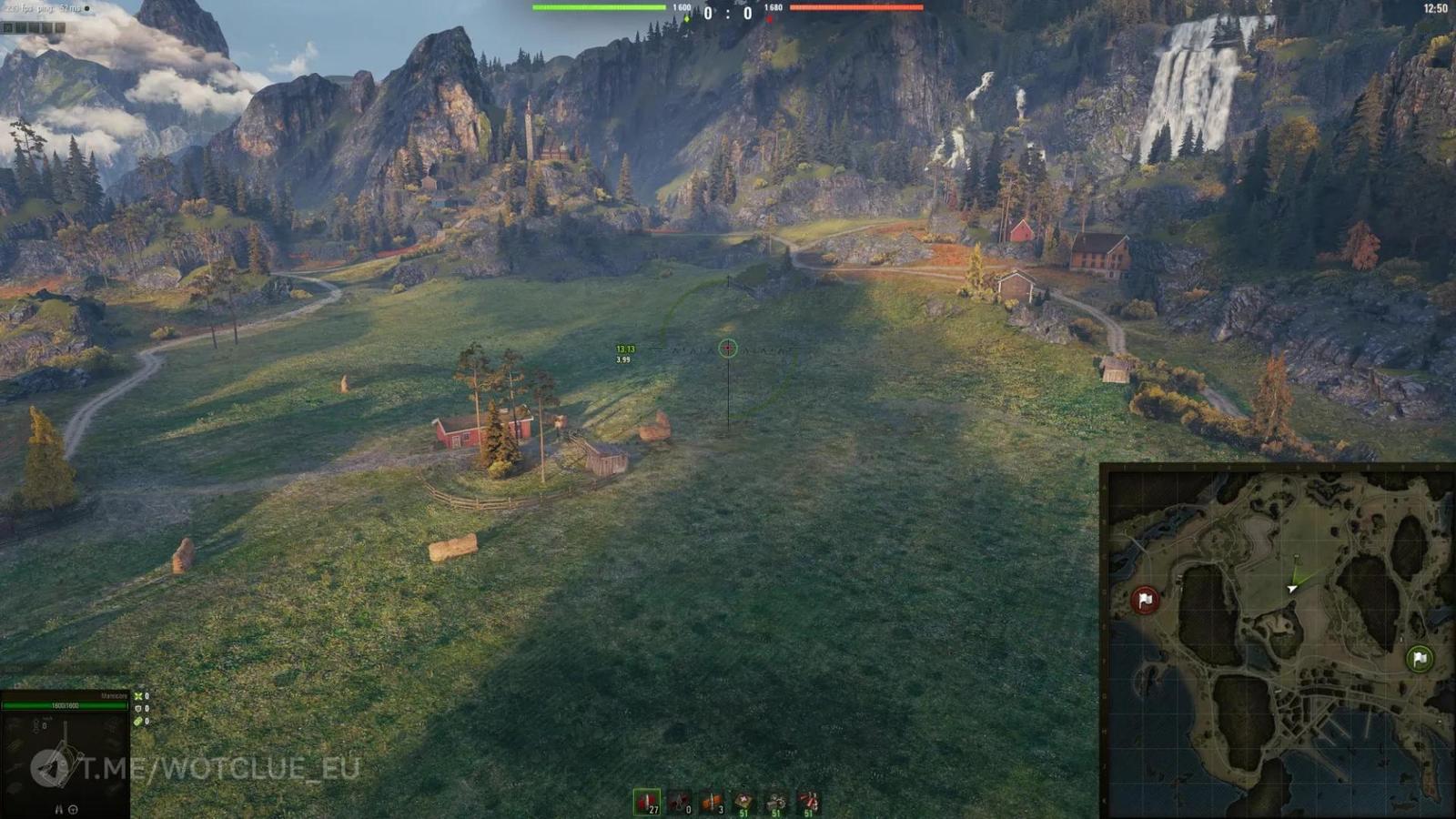The width and height of the screenshot is (1456, 819).
Task: Select the empty premium shell slot
Action: [681, 799]
